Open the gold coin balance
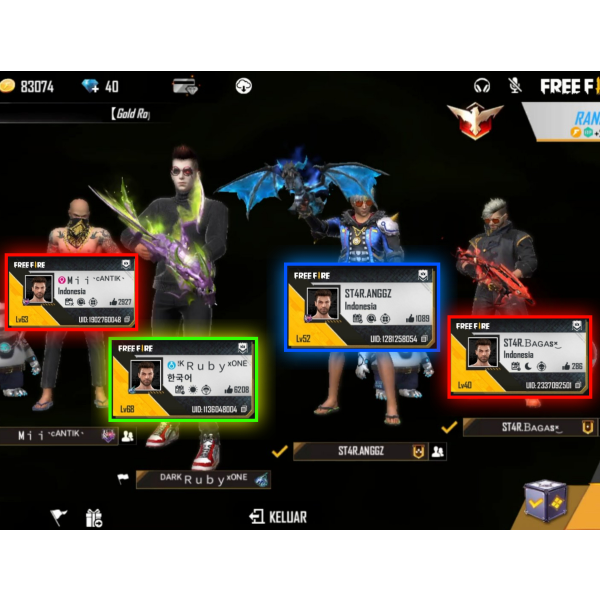The height and width of the screenshot is (600, 600). 28,87
